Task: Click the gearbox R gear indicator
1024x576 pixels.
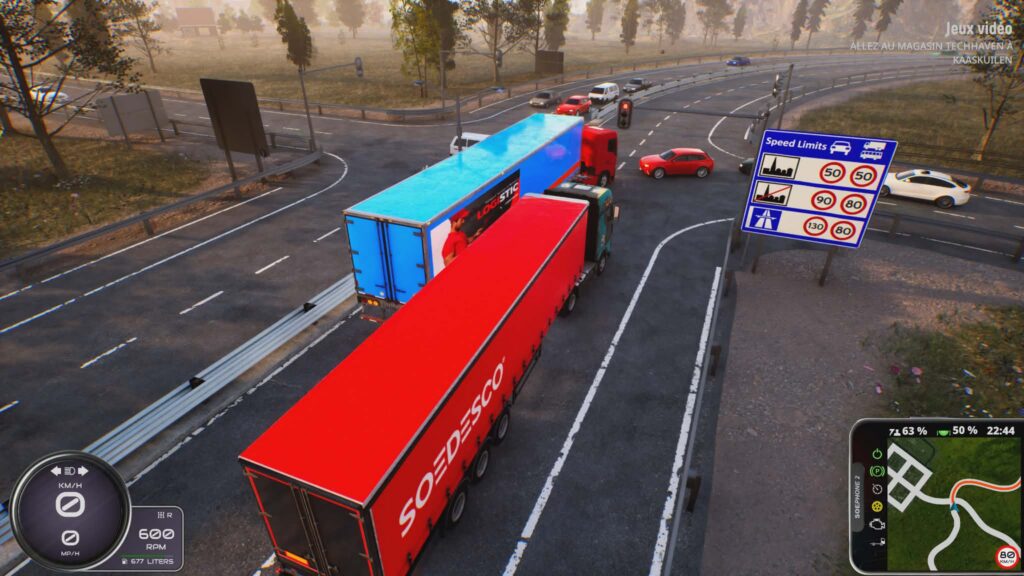Action: coord(168,515)
